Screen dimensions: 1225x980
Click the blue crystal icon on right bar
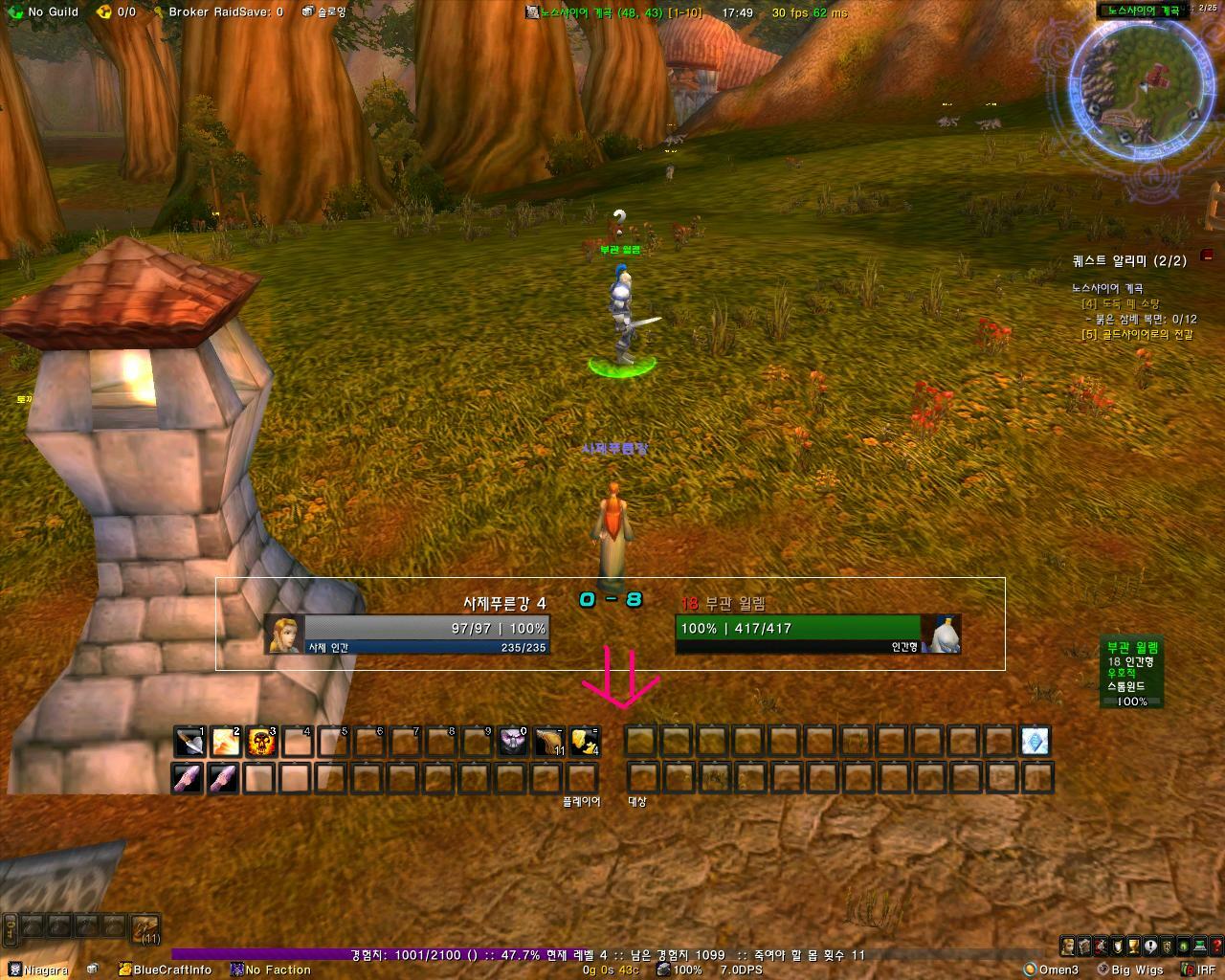(1035, 741)
